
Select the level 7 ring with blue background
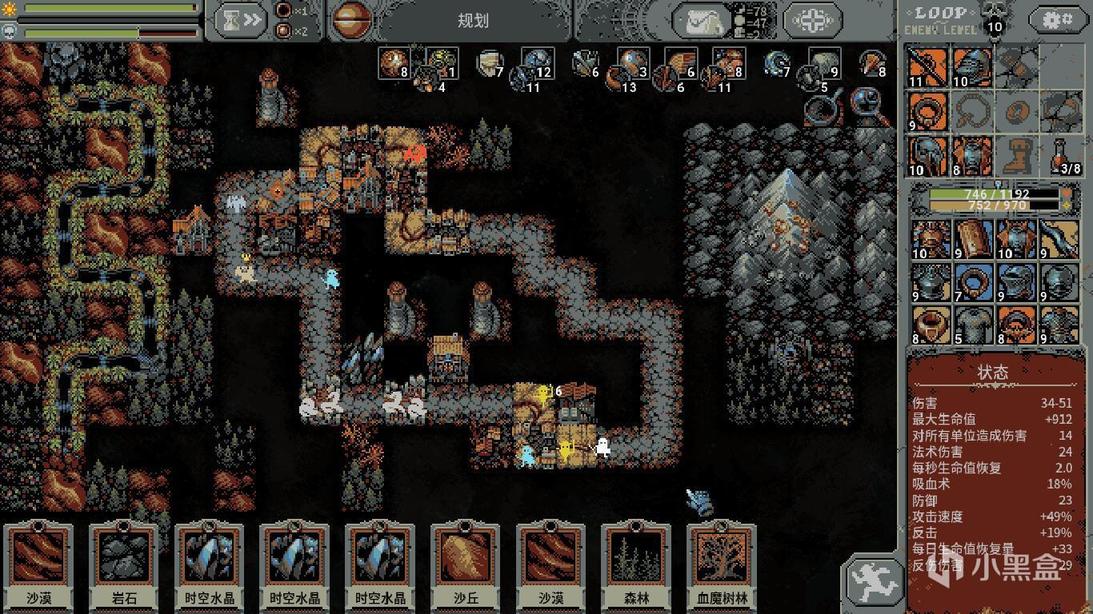[973, 283]
